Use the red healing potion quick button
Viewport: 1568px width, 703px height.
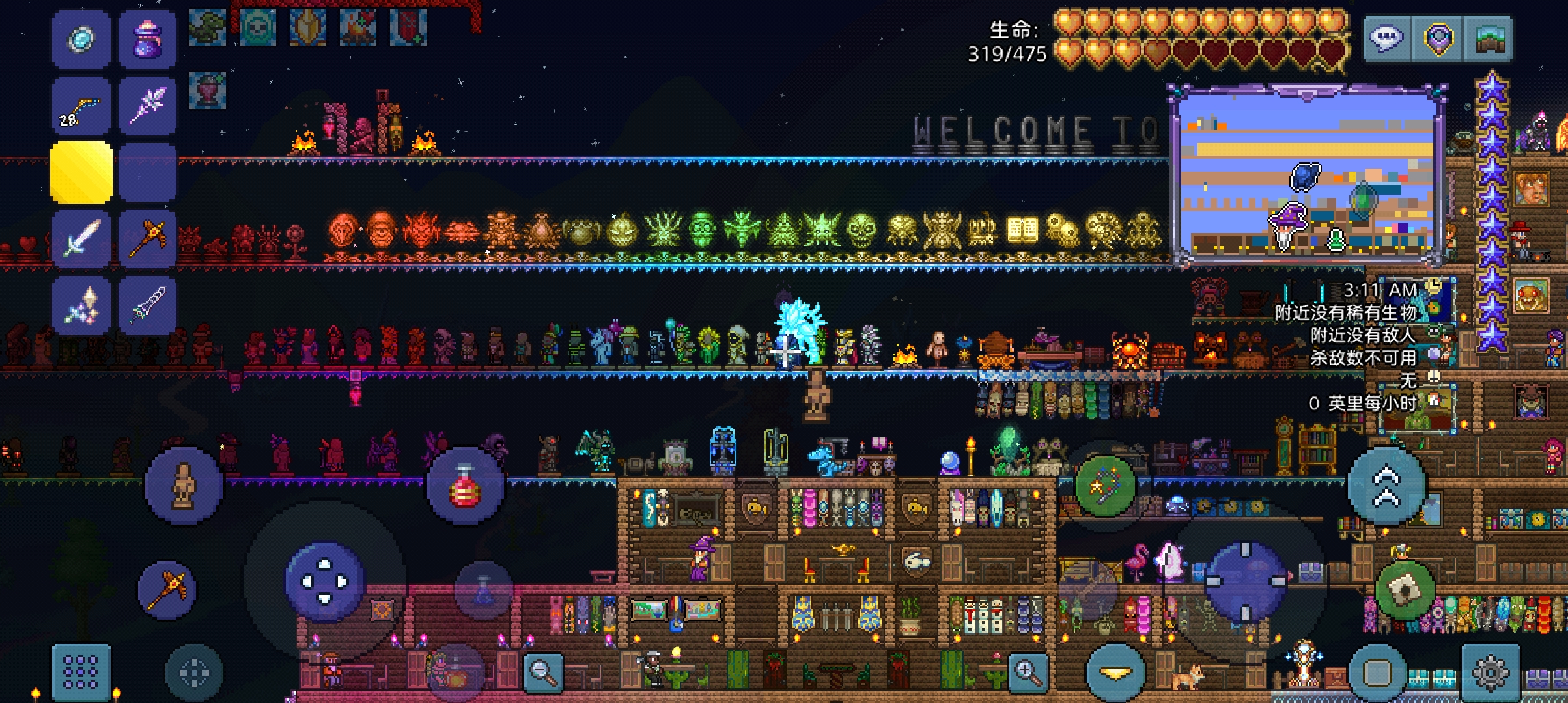click(464, 486)
